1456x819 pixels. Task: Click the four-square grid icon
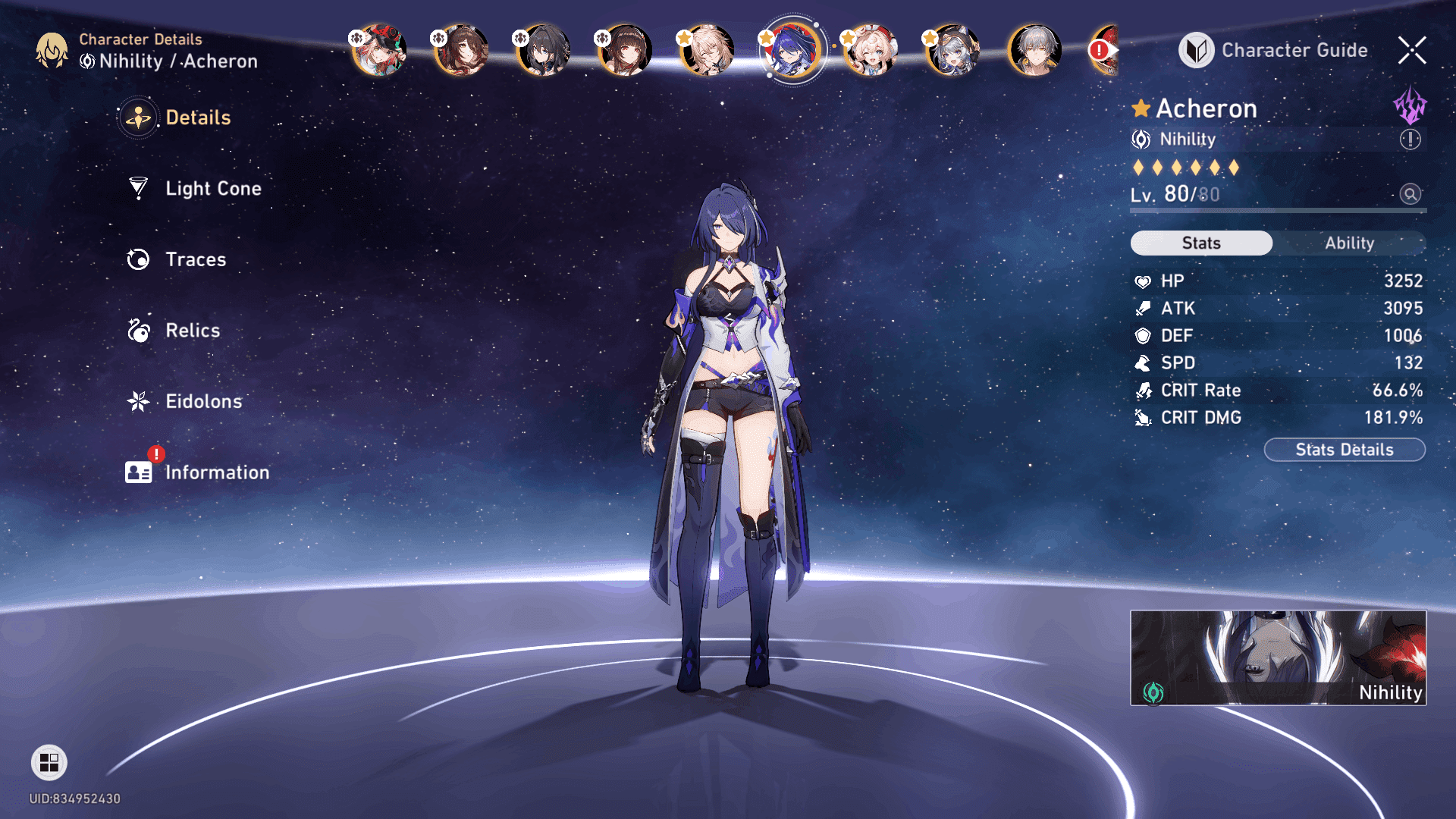[x=49, y=763]
